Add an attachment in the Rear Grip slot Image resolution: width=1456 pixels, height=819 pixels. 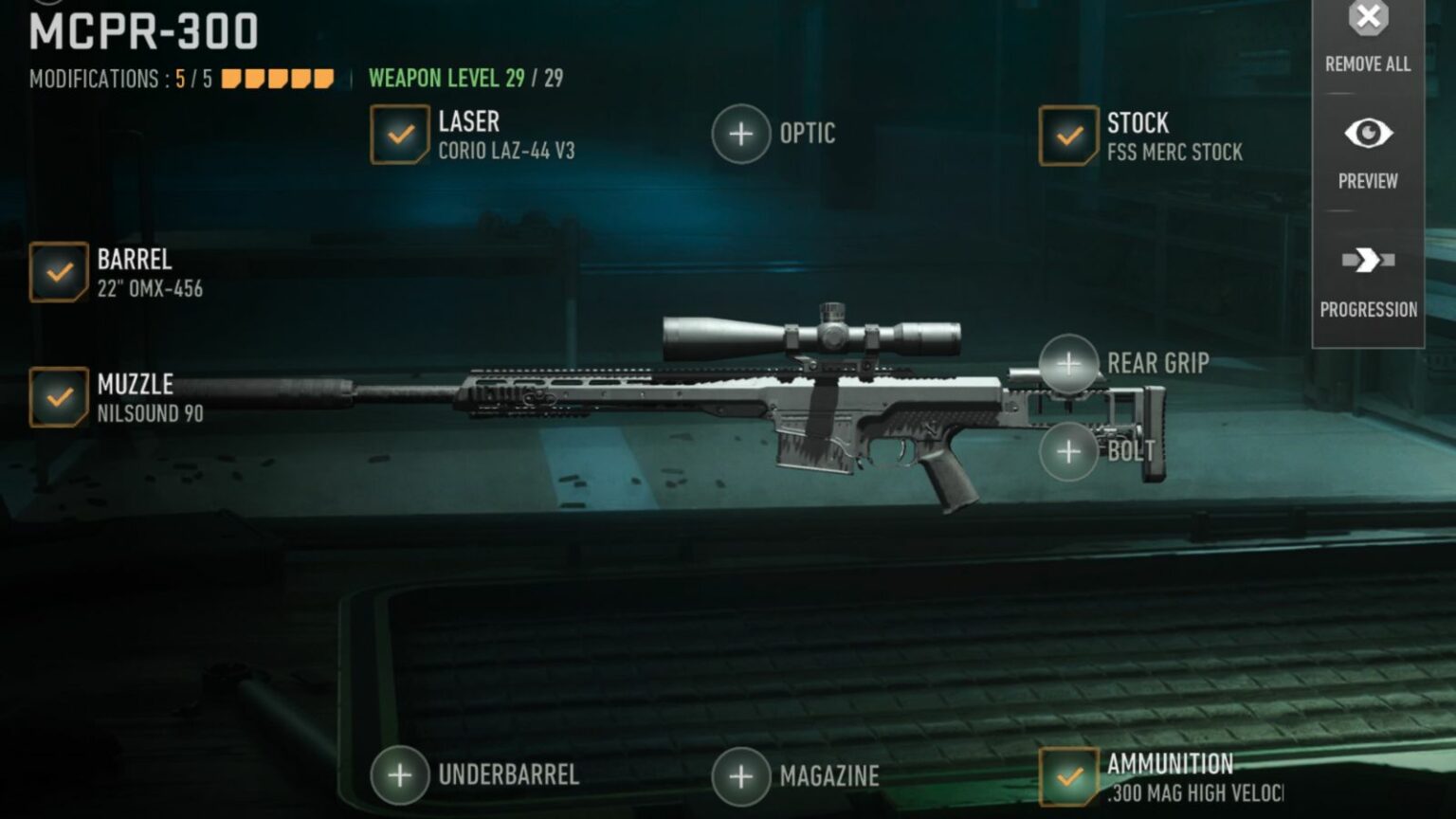click(1068, 363)
